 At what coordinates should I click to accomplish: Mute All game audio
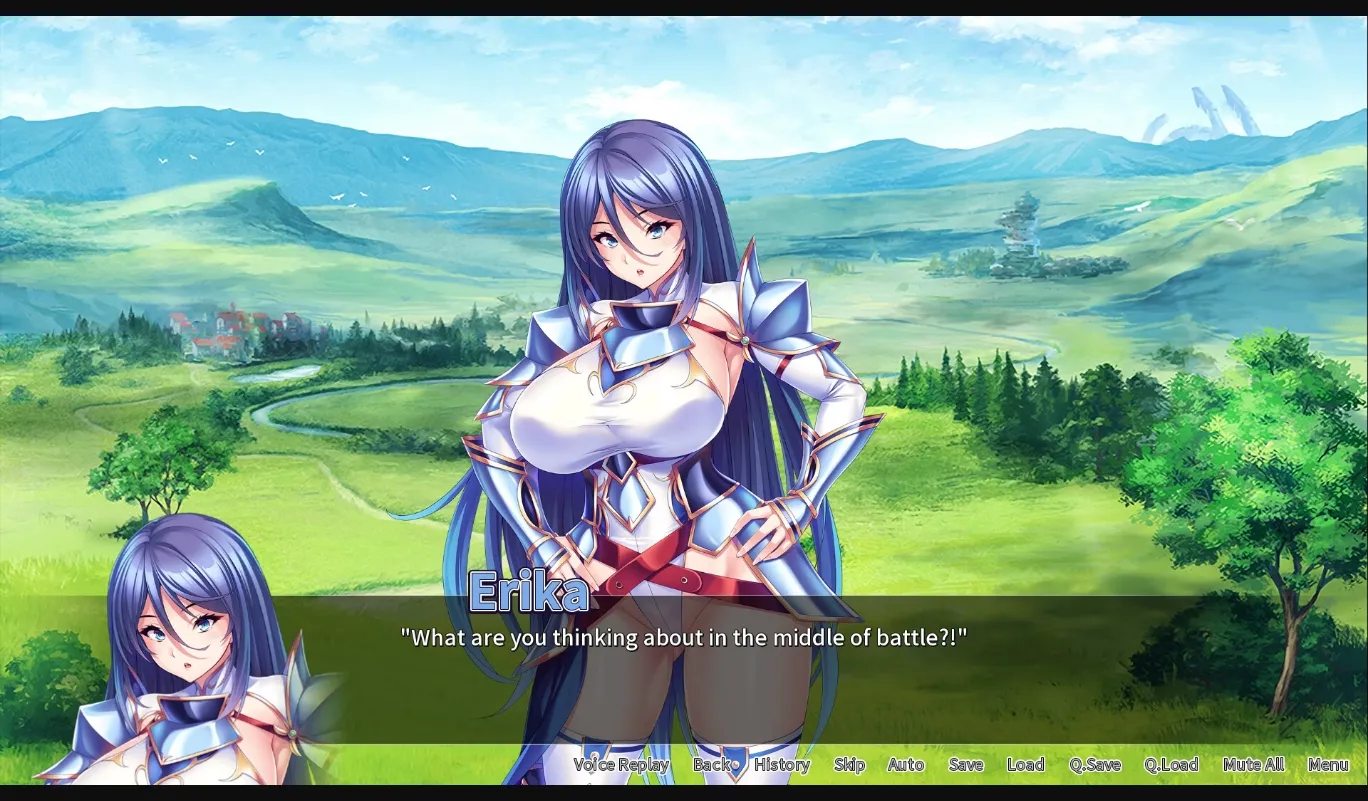tap(1252, 764)
